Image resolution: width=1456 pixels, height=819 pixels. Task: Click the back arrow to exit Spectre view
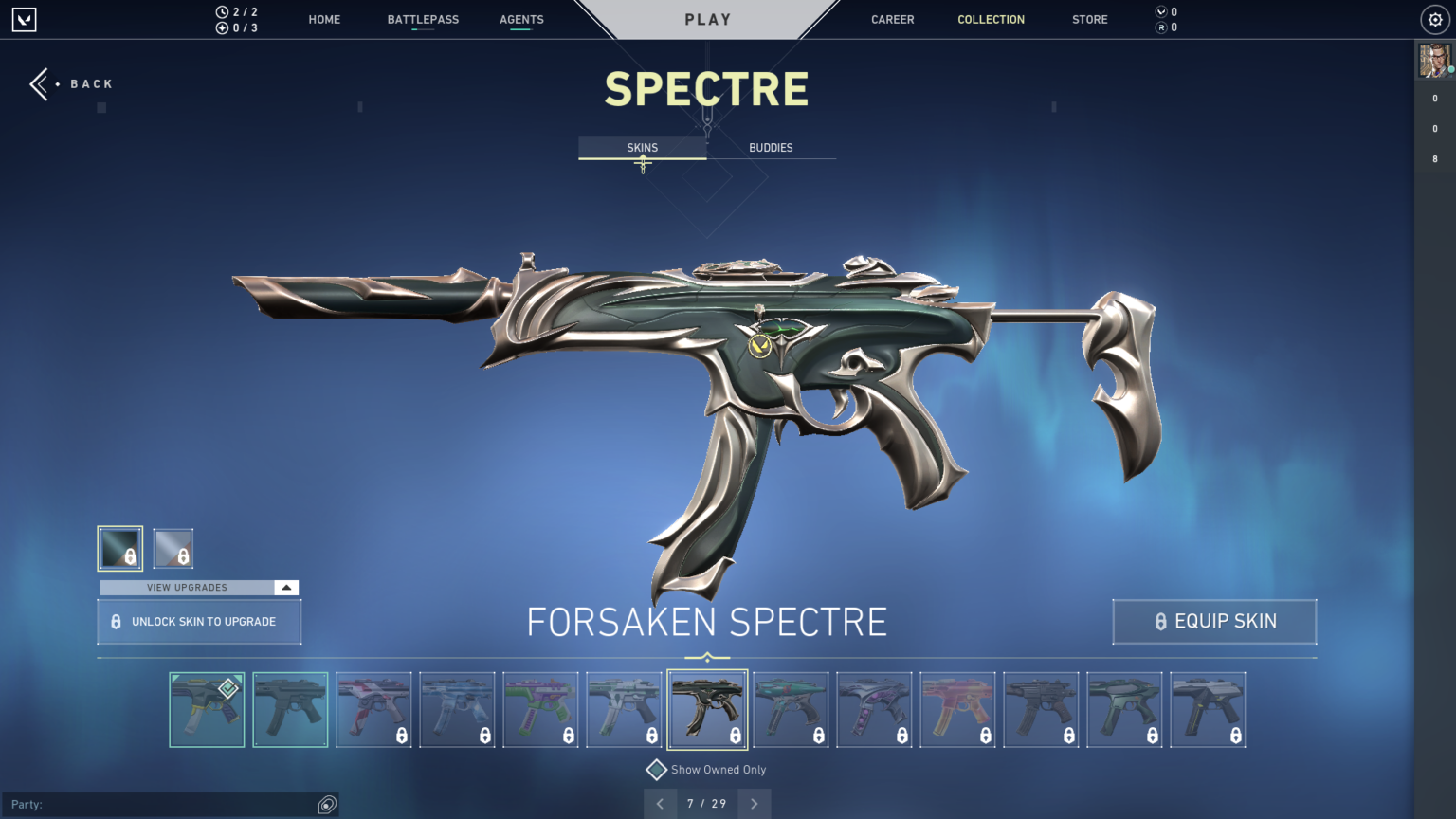point(40,83)
